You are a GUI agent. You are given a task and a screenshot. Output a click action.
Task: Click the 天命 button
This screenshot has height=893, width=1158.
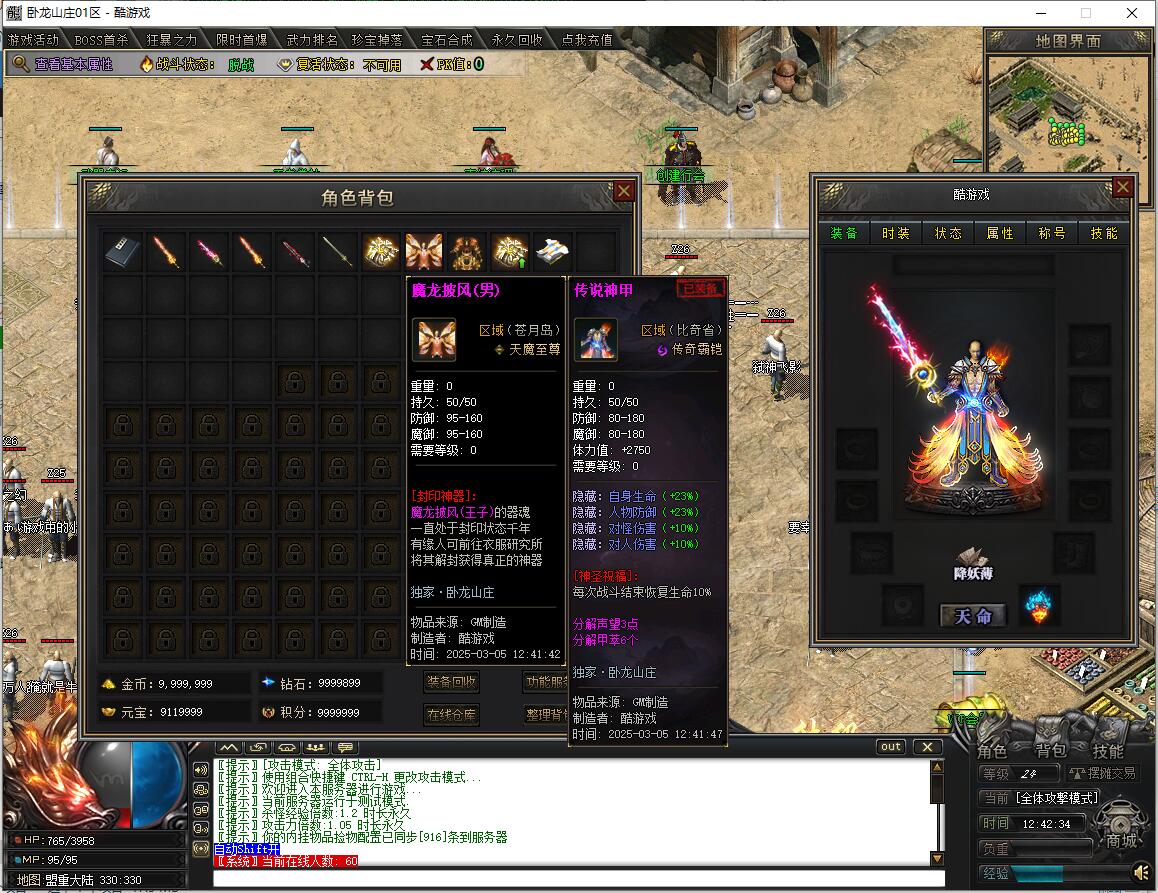point(973,616)
